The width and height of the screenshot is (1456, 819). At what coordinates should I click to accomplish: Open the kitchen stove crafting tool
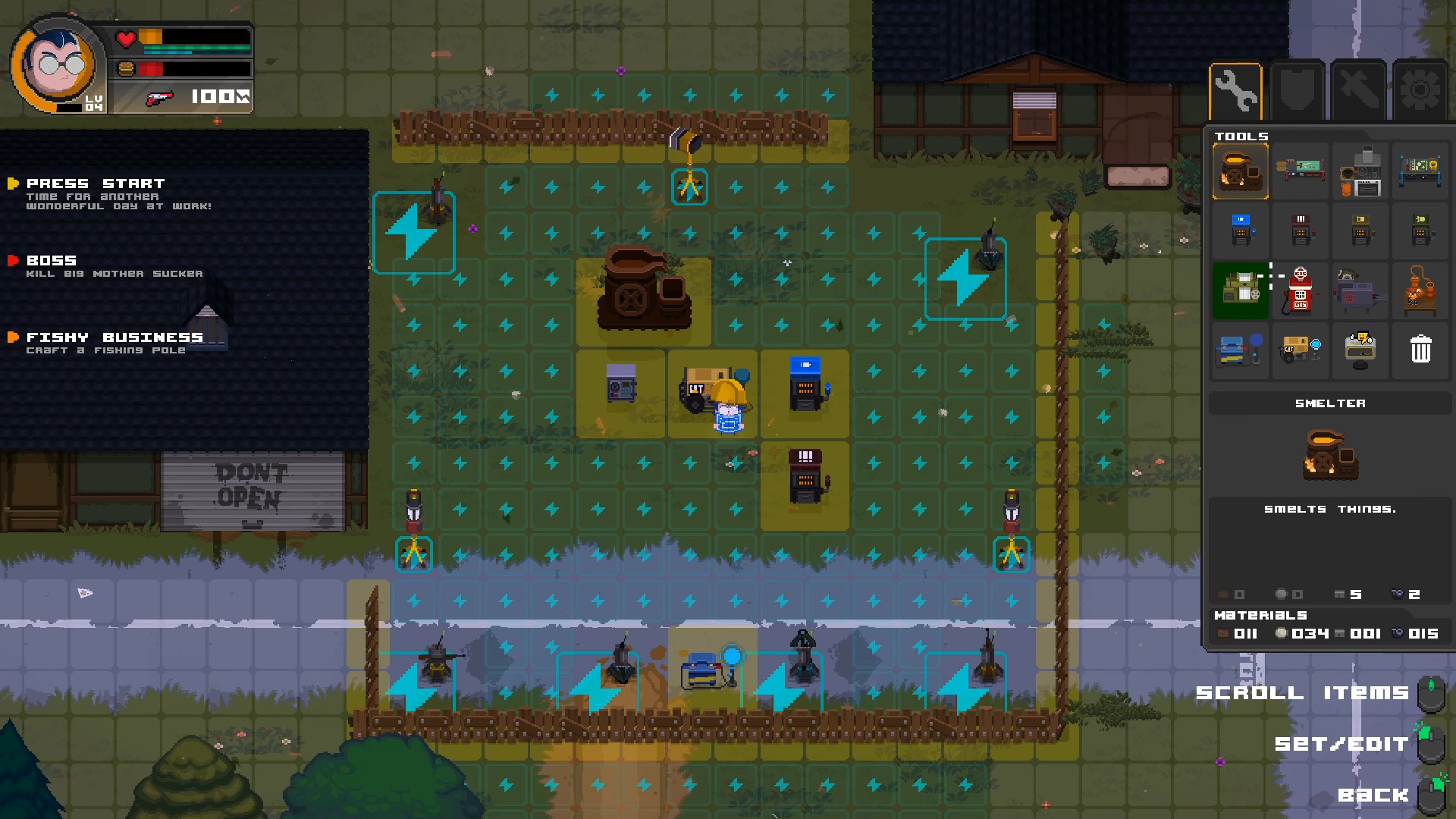[1360, 170]
